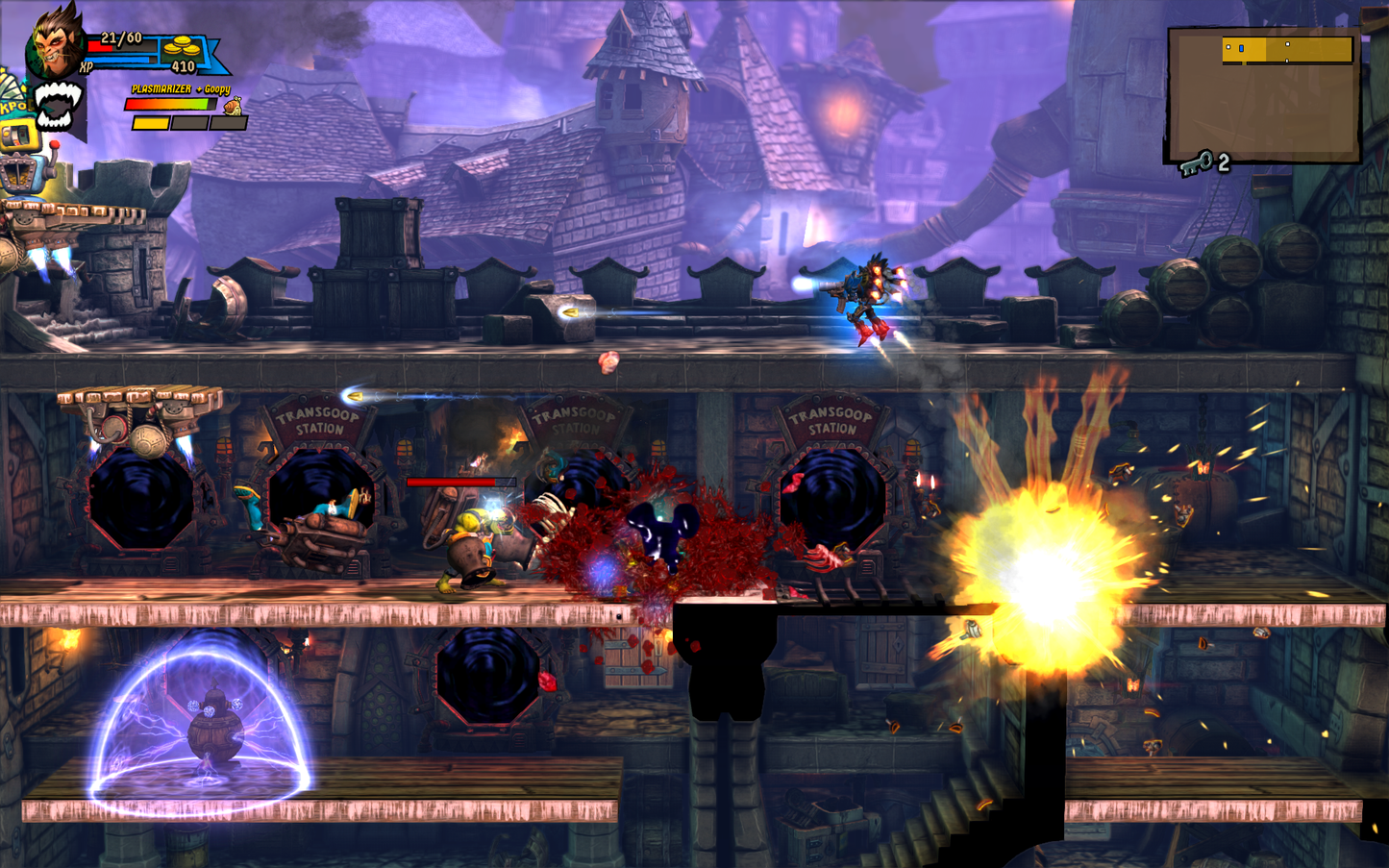Viewport: 1389px width, 868px height.
Task: Expand the minimap panel
Action: [1264, 95]
